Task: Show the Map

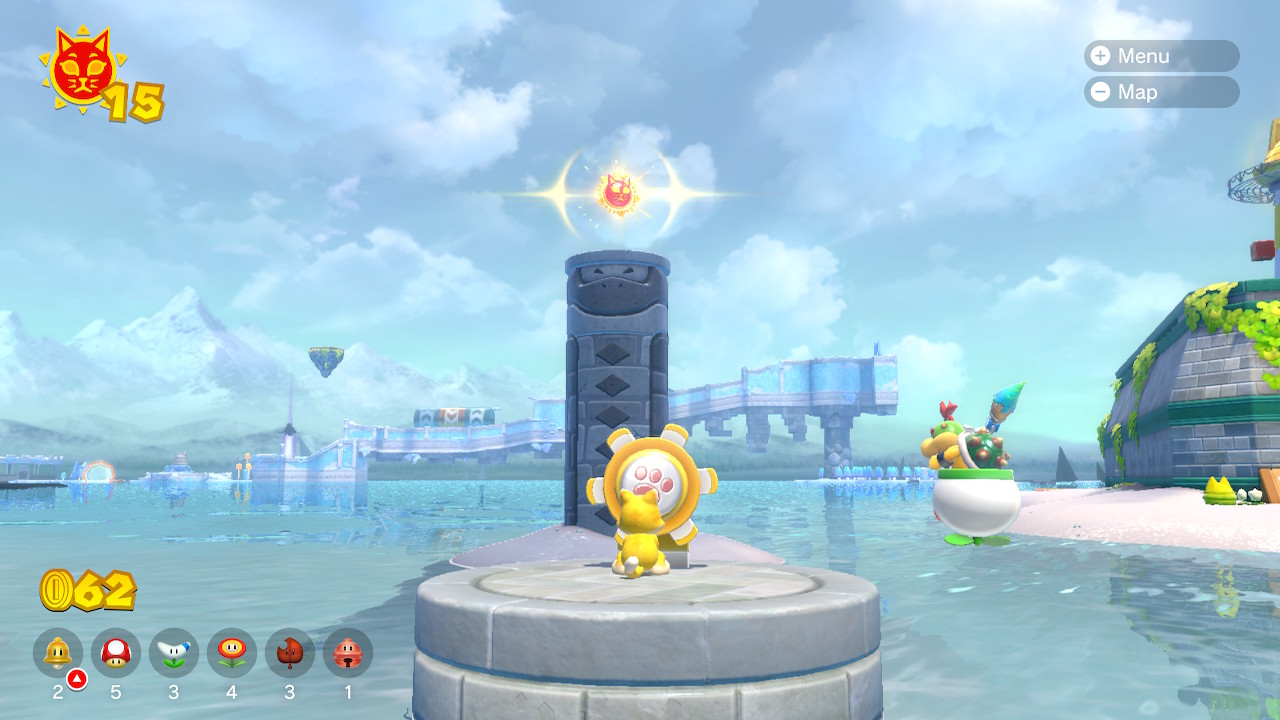Action: click(1160, 92)
